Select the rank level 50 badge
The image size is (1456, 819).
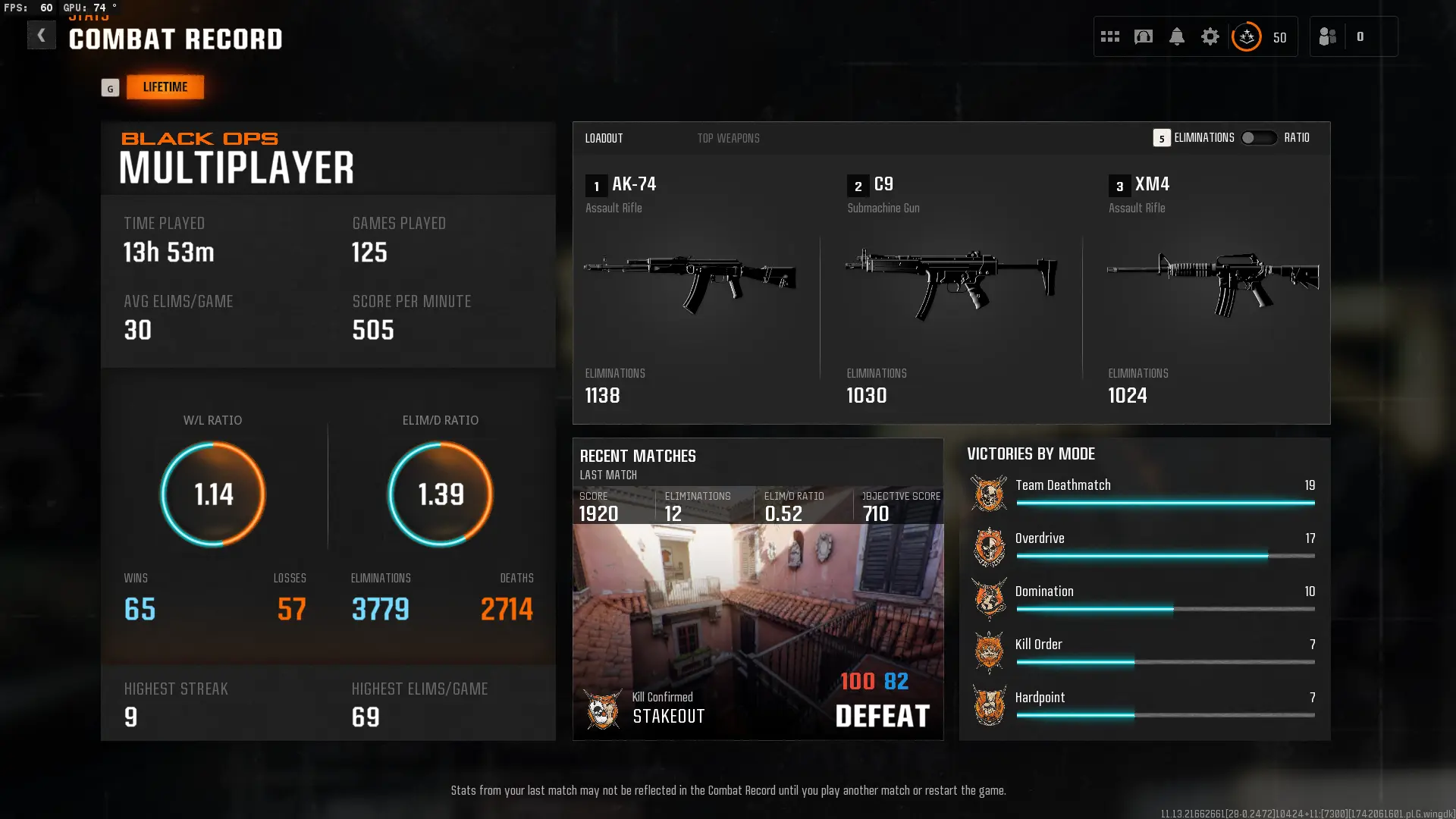[x=1246, y=36]
